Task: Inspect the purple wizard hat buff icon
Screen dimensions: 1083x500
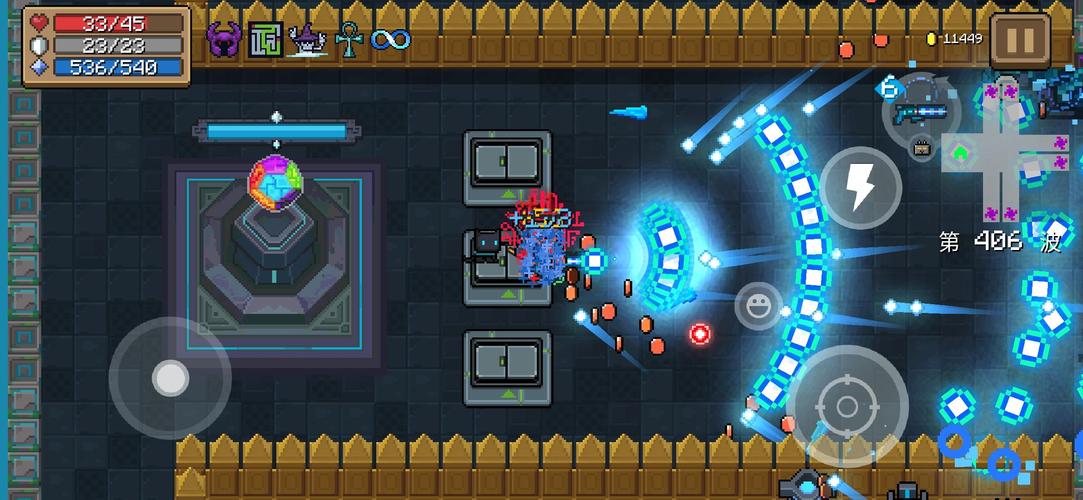Action: (307, 40)
